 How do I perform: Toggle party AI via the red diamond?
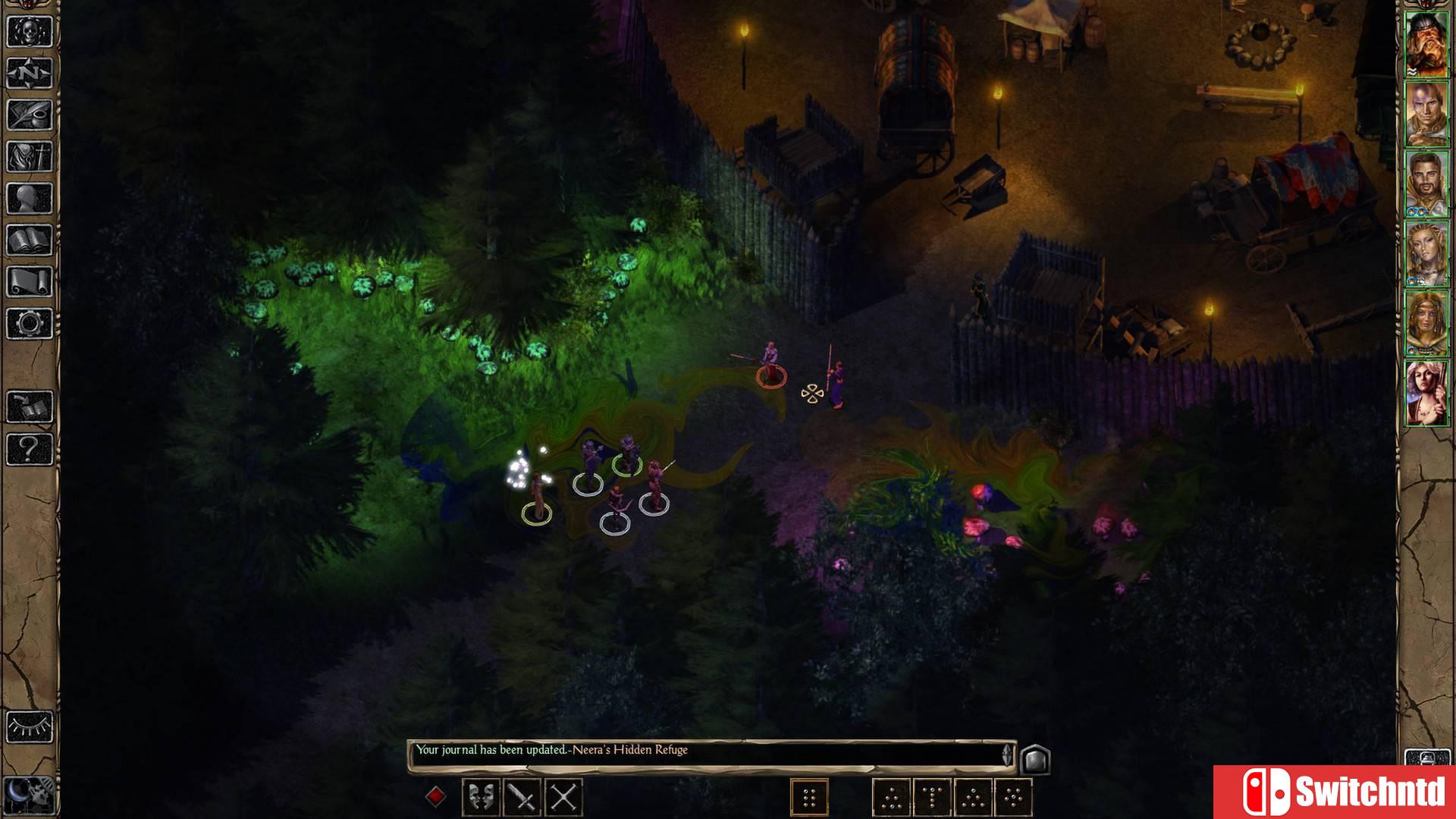(437, 796)
